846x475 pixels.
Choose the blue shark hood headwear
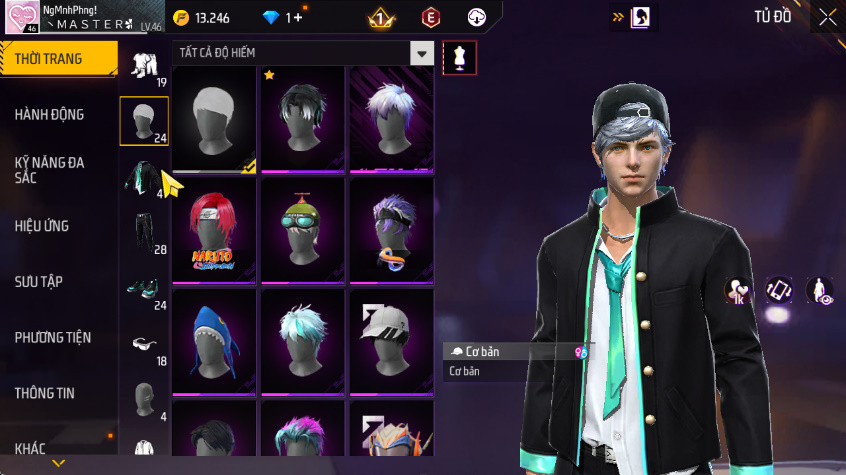click(x=215, y=343)
